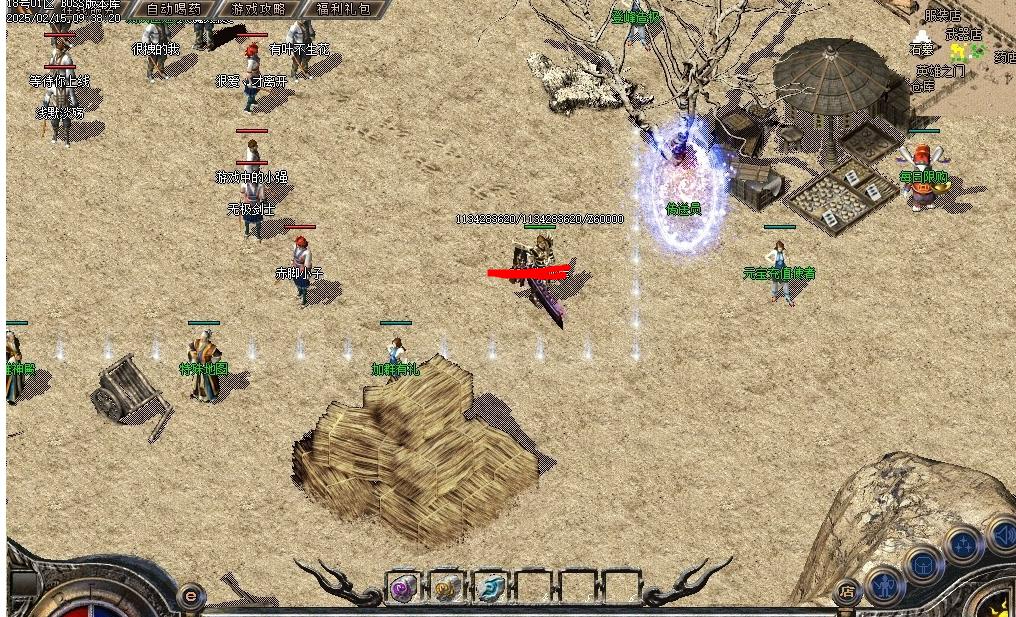Screen dimensions: 1016x617
Task: Open the 店 shop button
Action: [846, 591]
